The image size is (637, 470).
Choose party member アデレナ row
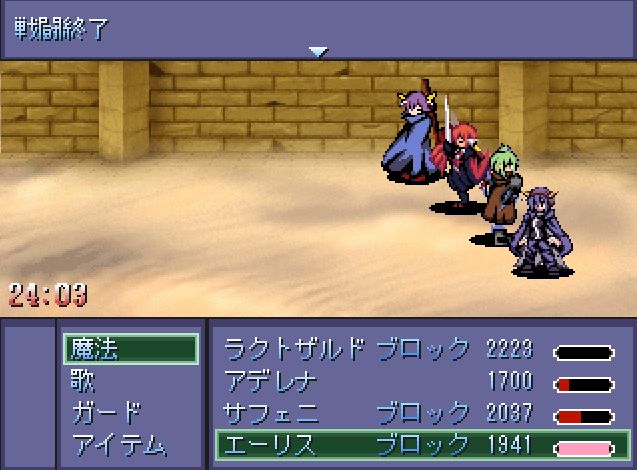(x=420, y=381)
